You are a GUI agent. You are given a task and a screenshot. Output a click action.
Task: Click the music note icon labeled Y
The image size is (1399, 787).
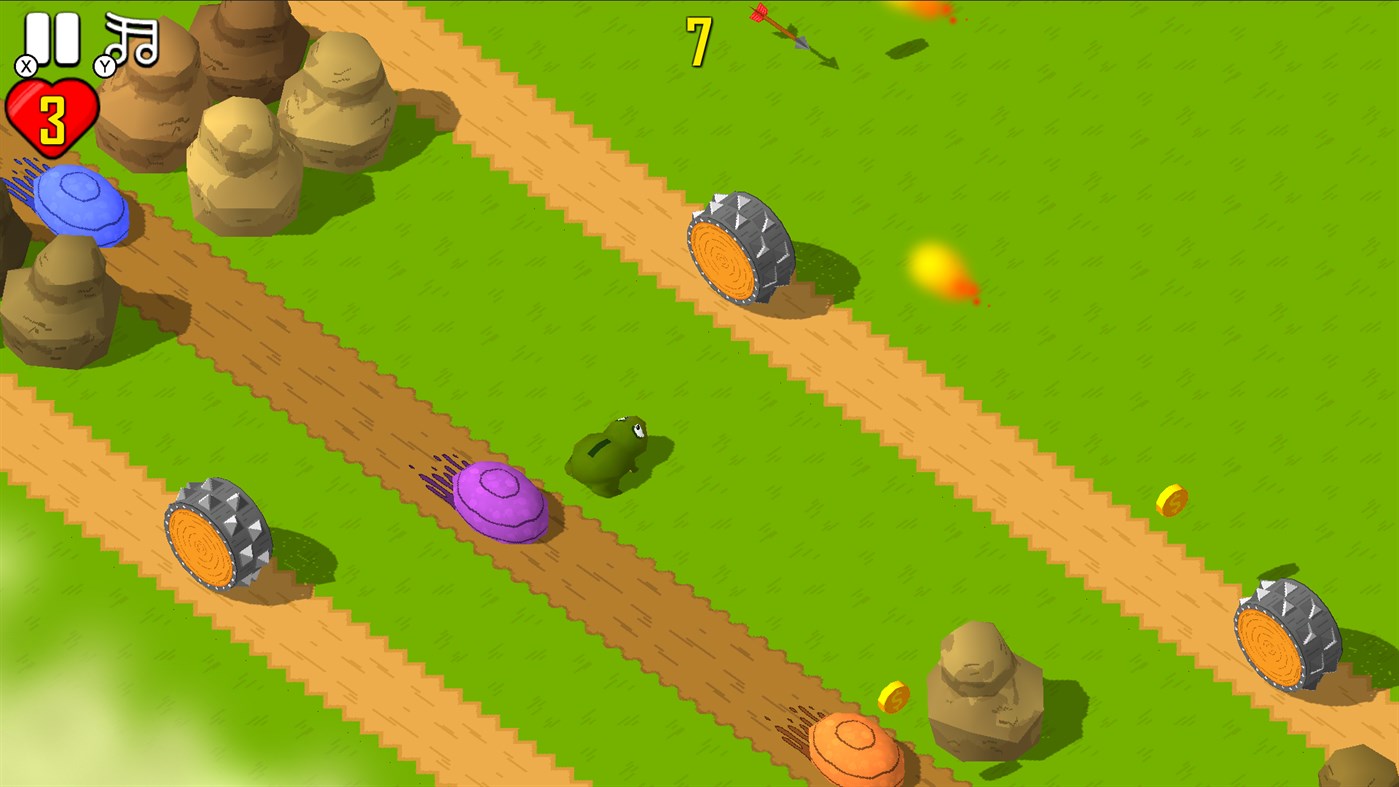coord(134,38)
